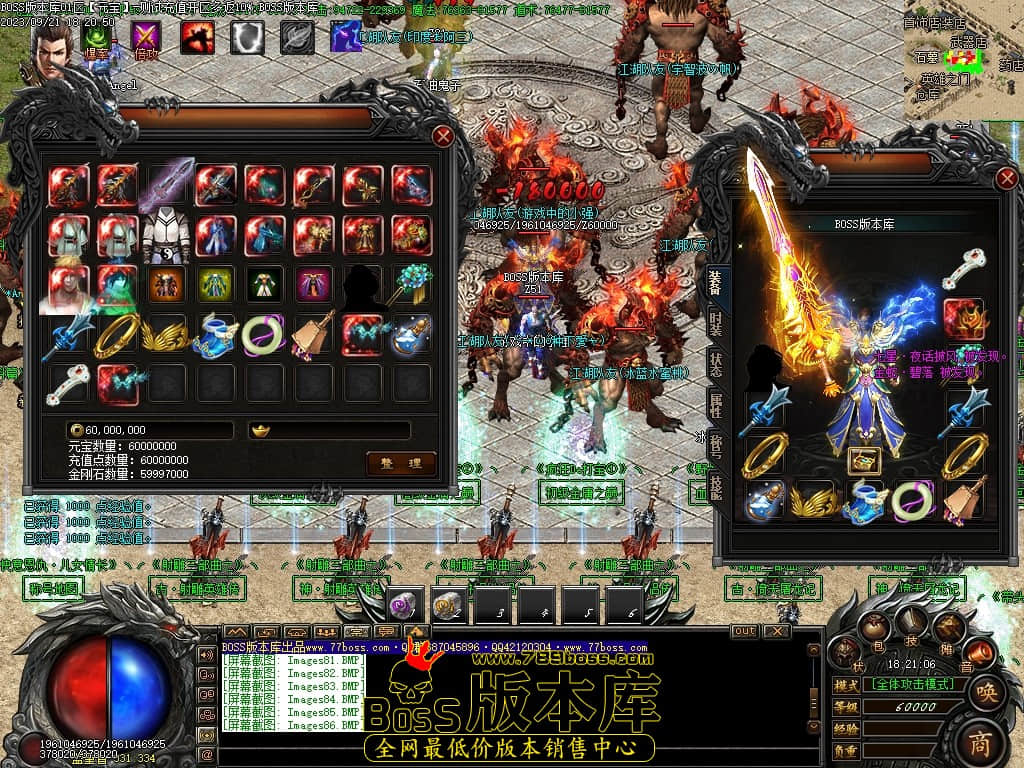Select the white robe armor in bag

pyautogui.click(x=166, y=235)
